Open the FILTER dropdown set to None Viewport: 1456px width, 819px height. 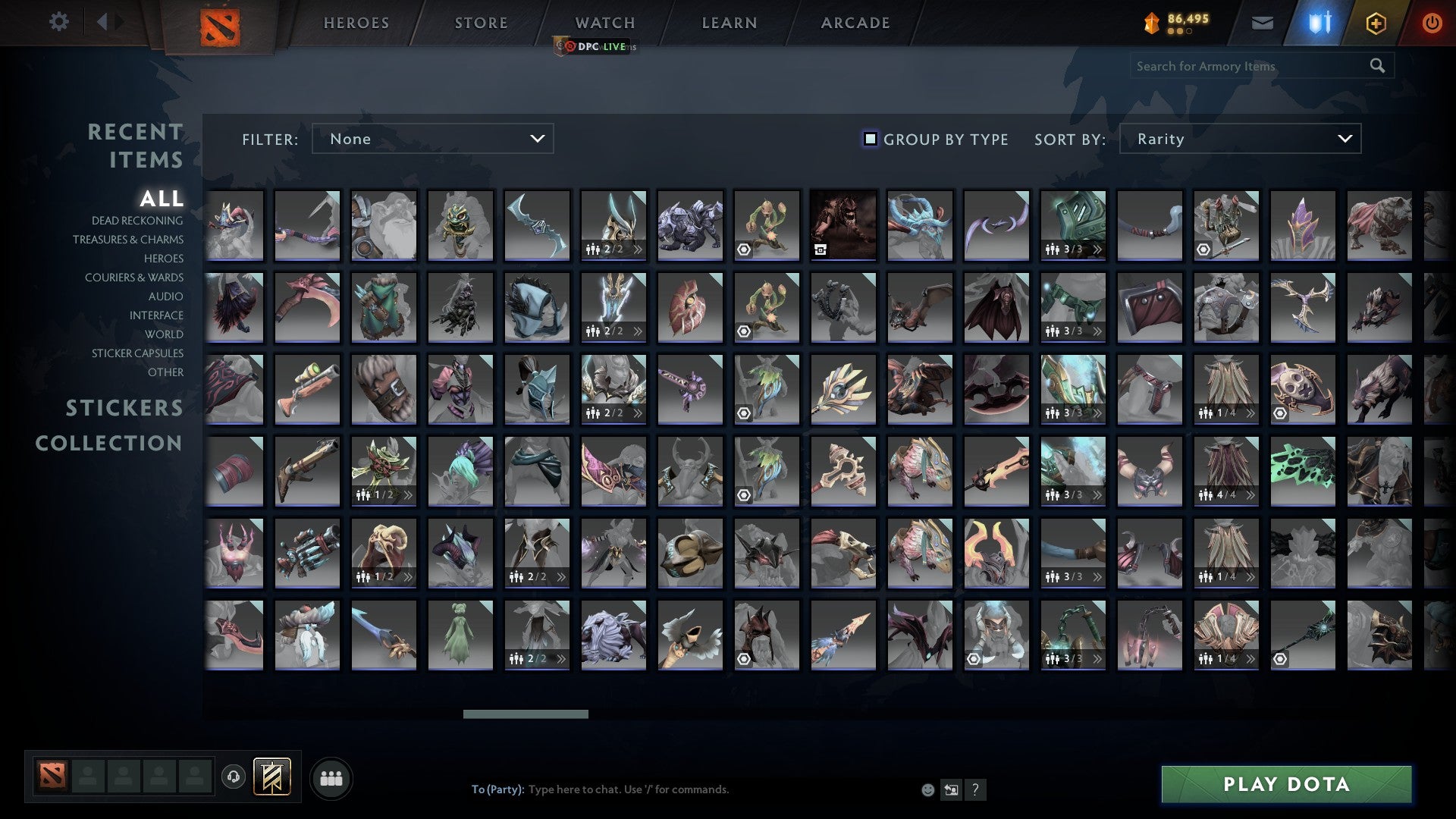tap(432, 139)
